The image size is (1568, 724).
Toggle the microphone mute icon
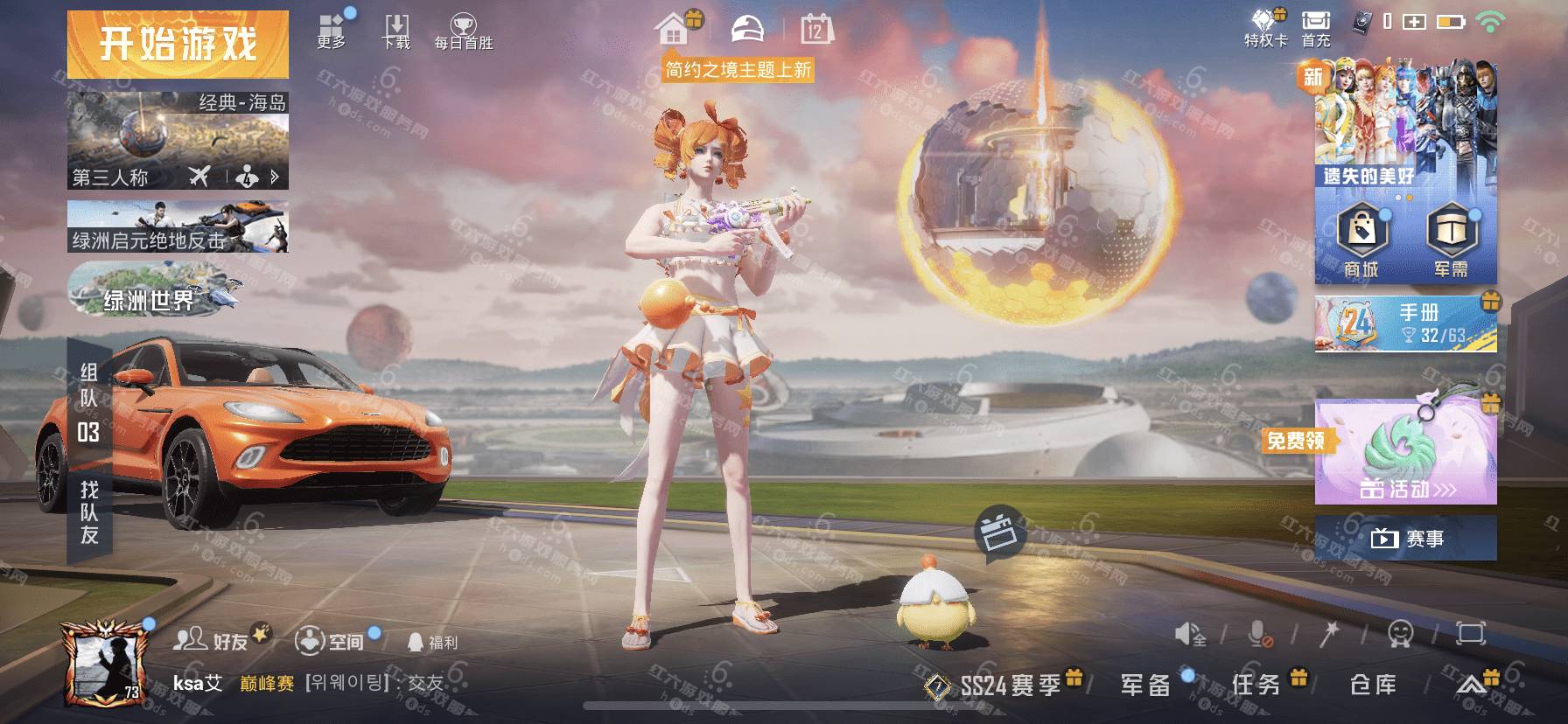[x=1260, y=634]
